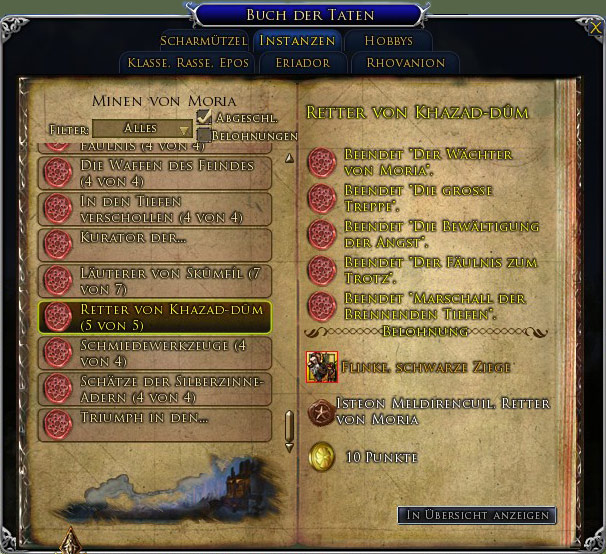Screen dimensions: 606x554
Task: Select the Schmiedewerkzeuge deed
Action: click(x=154, y=352)
